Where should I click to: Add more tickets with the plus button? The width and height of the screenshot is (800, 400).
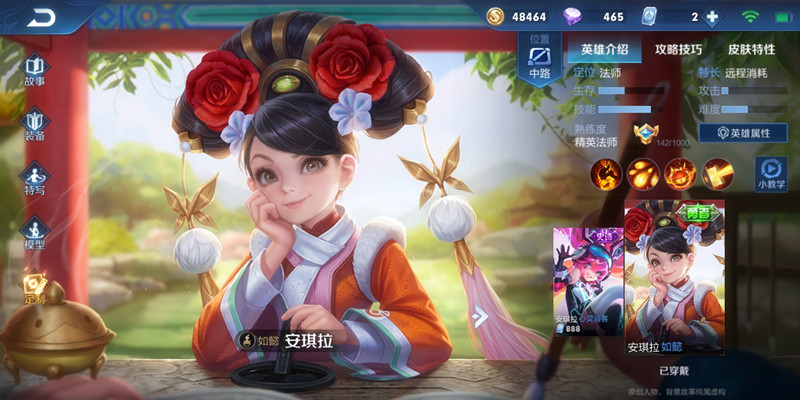712,17
